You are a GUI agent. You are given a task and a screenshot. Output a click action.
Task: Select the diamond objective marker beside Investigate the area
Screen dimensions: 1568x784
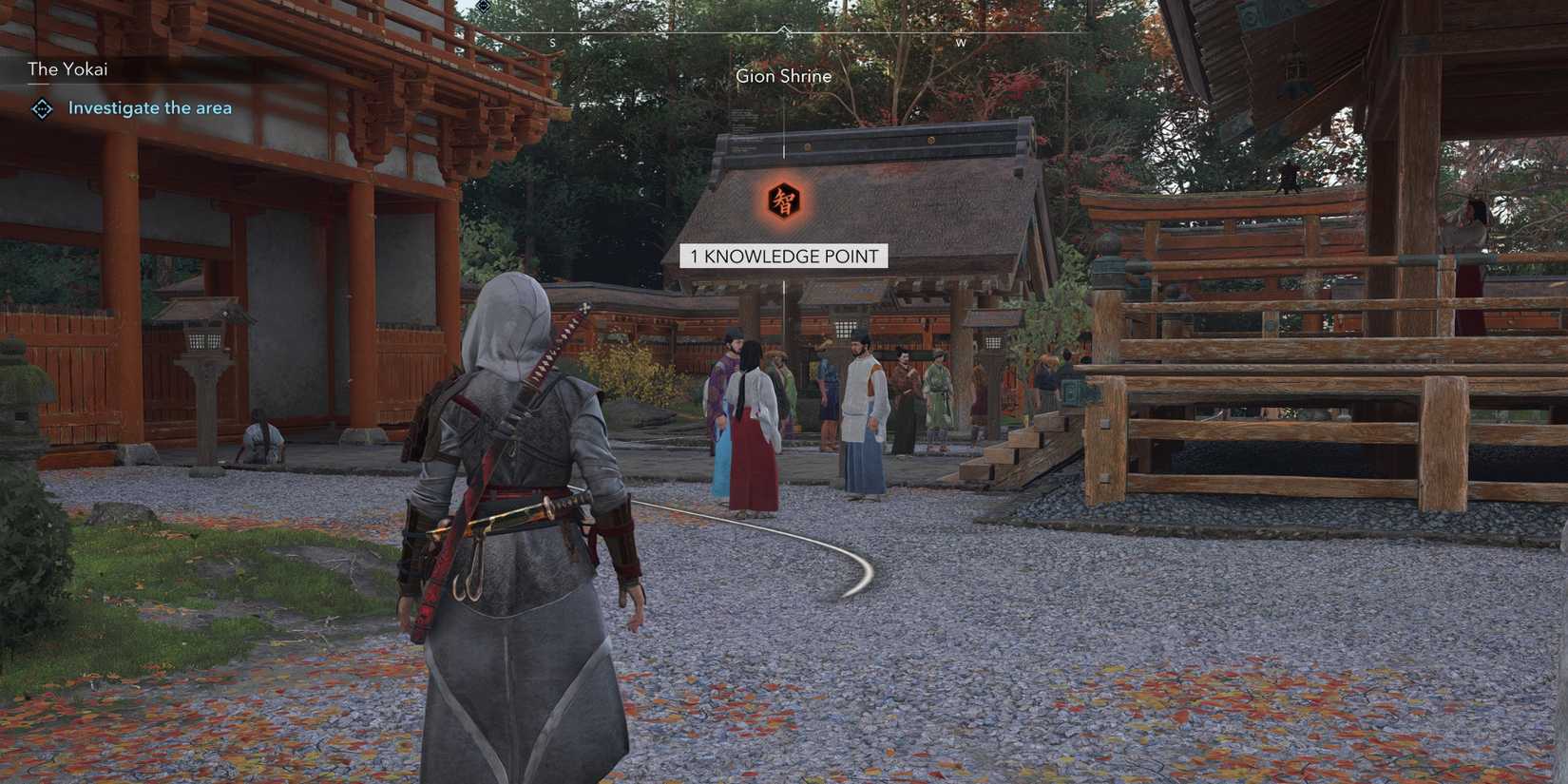40,108
